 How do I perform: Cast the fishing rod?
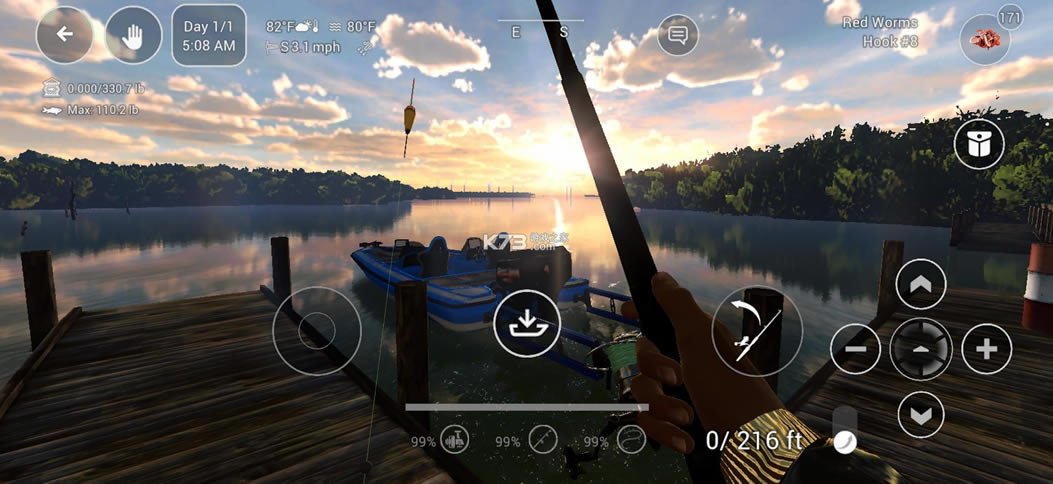point(757,331)
